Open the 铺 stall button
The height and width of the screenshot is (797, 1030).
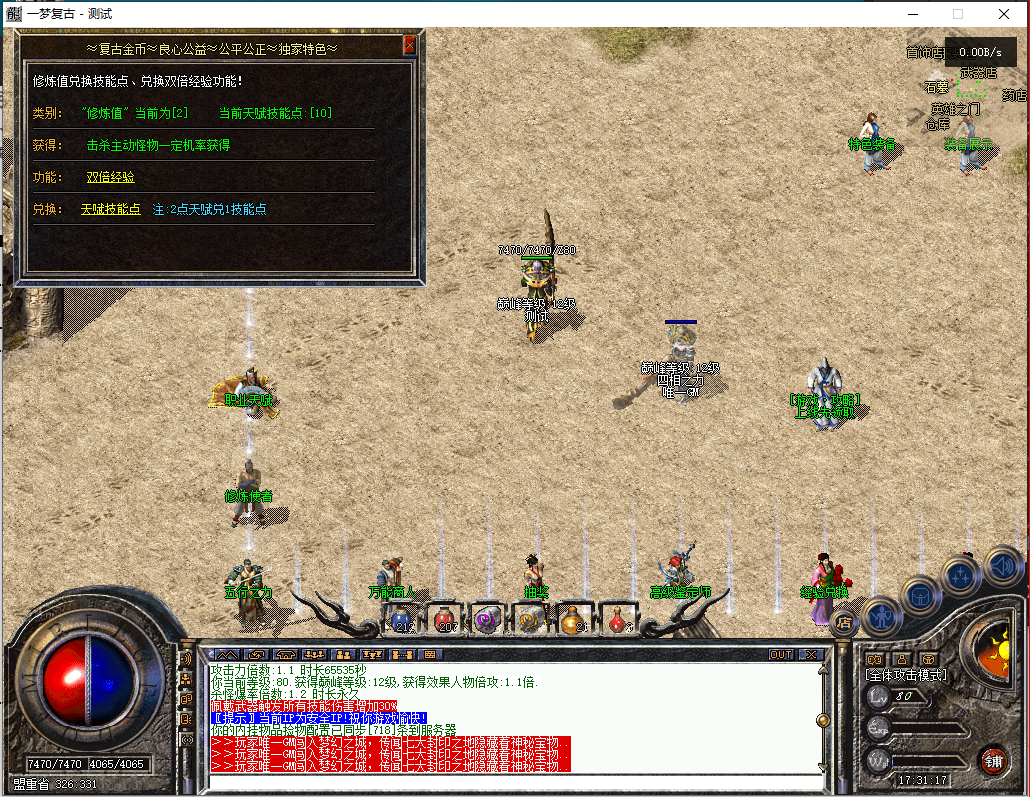click(x=992, y=759)
